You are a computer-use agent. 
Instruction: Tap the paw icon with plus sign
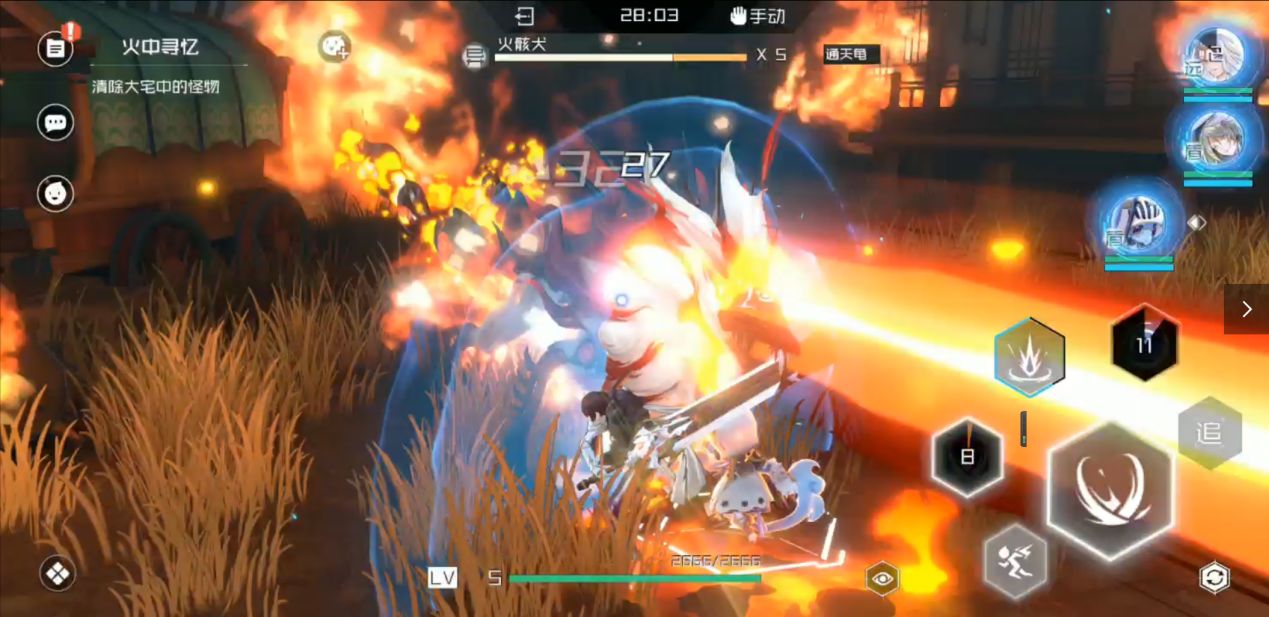click(x=333, y=46)
